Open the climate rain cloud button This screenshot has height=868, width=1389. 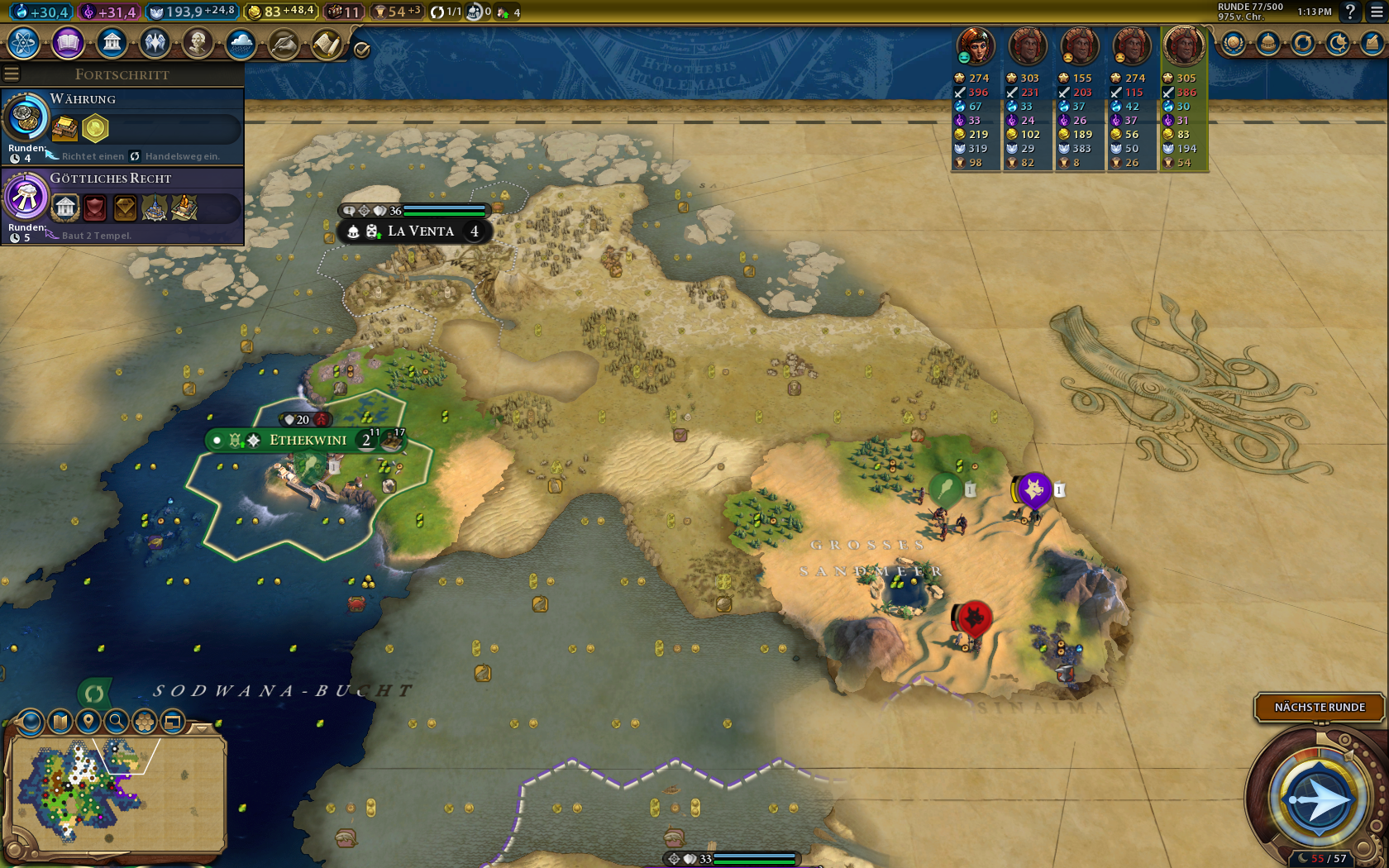coord(241,42)
